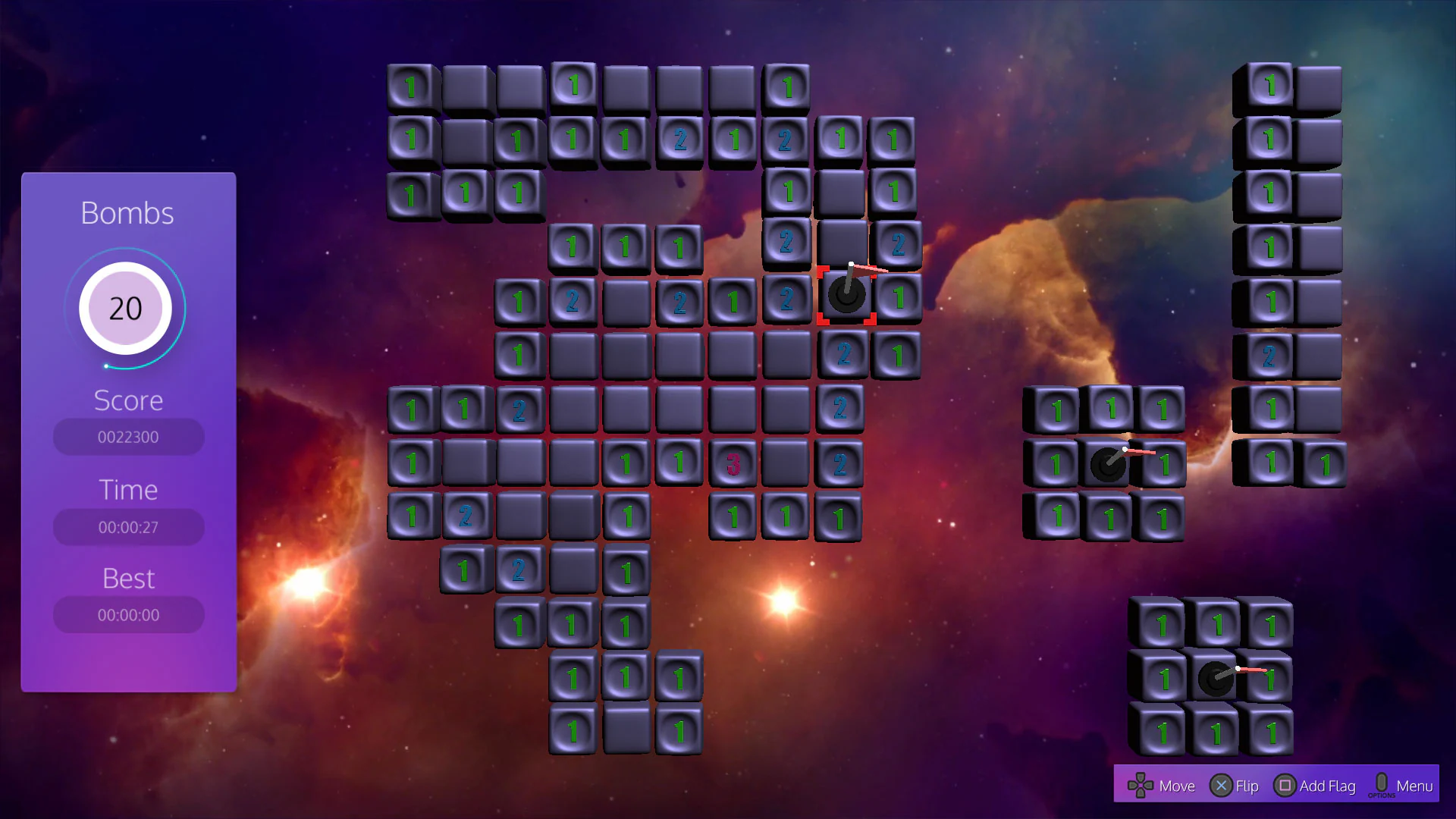Viewport: 1456px width, 819px height.
Task: Flip the covered tile above the selected bomb flag
Action: coord(842,241)
